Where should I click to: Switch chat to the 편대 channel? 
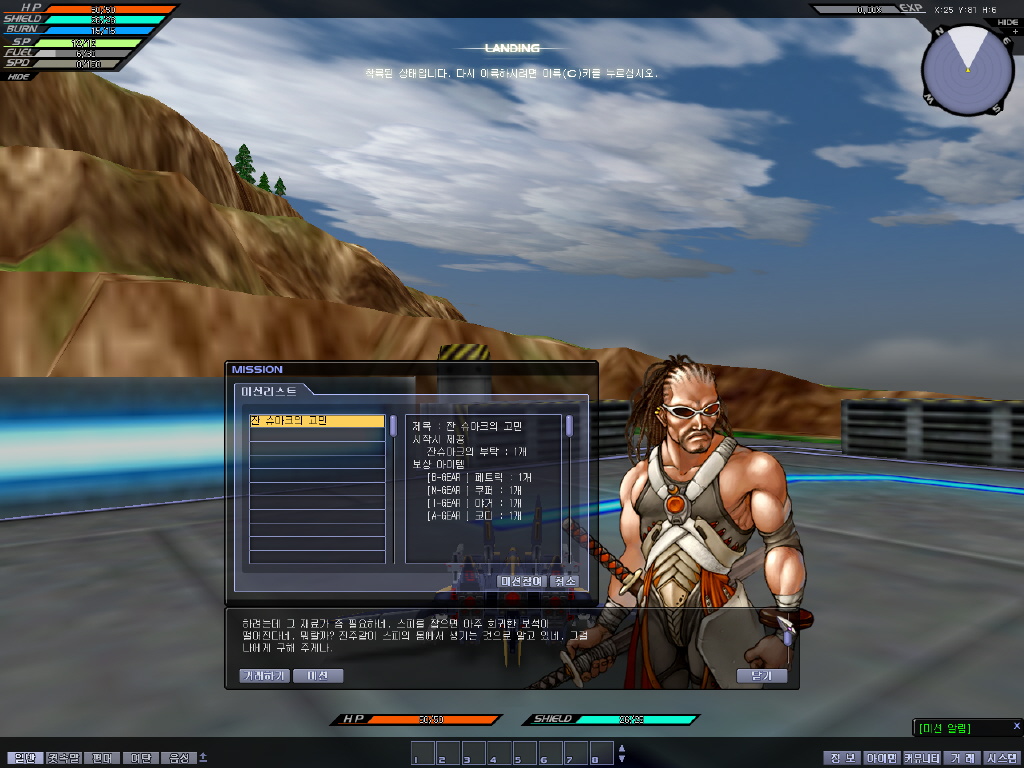click(x=102, y=758)
